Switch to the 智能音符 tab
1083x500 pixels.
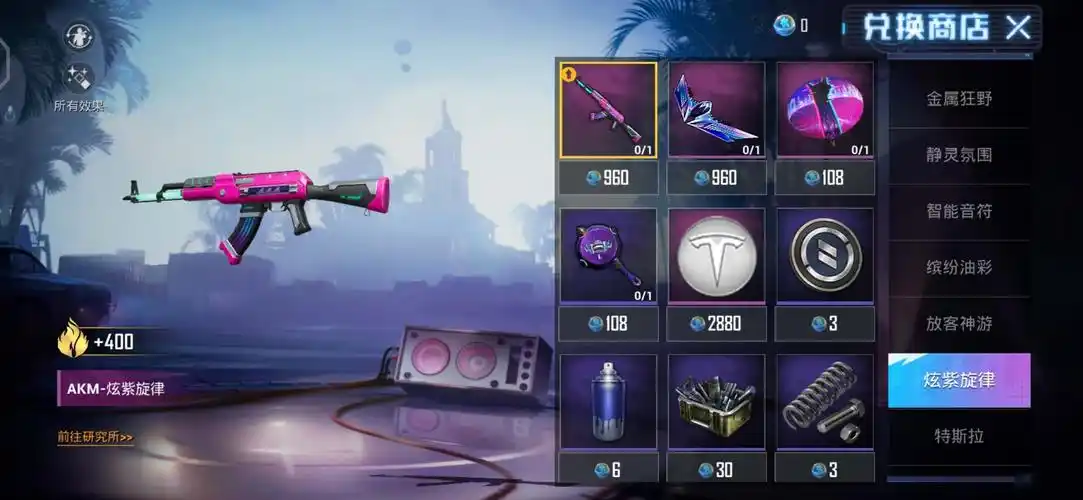tap(959, 211)
